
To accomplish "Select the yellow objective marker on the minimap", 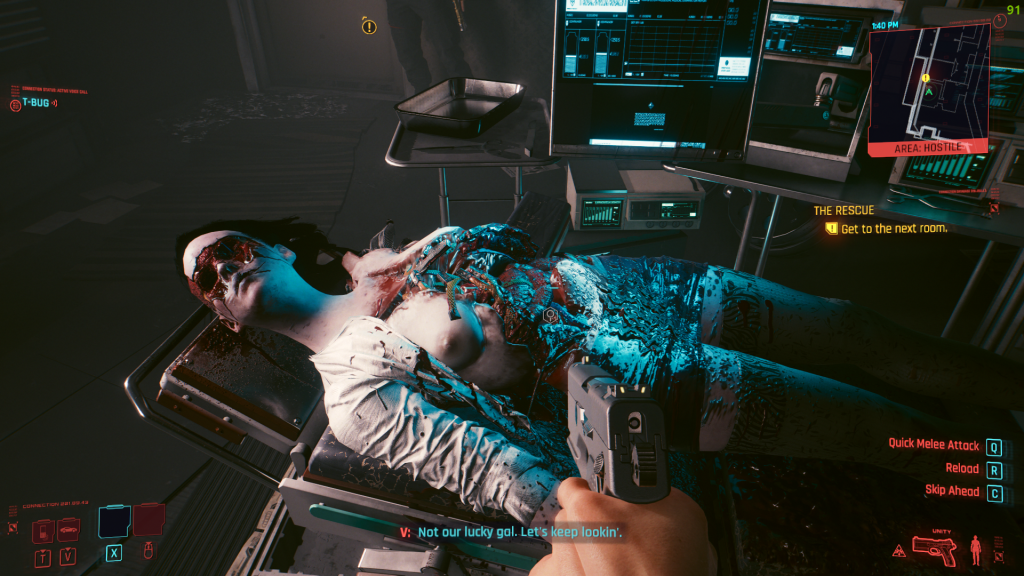I will click(926, 77).
